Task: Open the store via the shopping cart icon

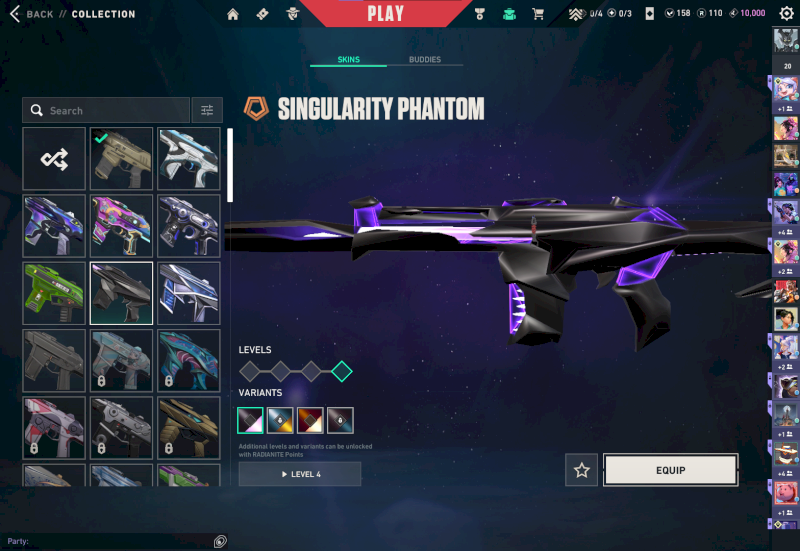Action: coord(538,14)
